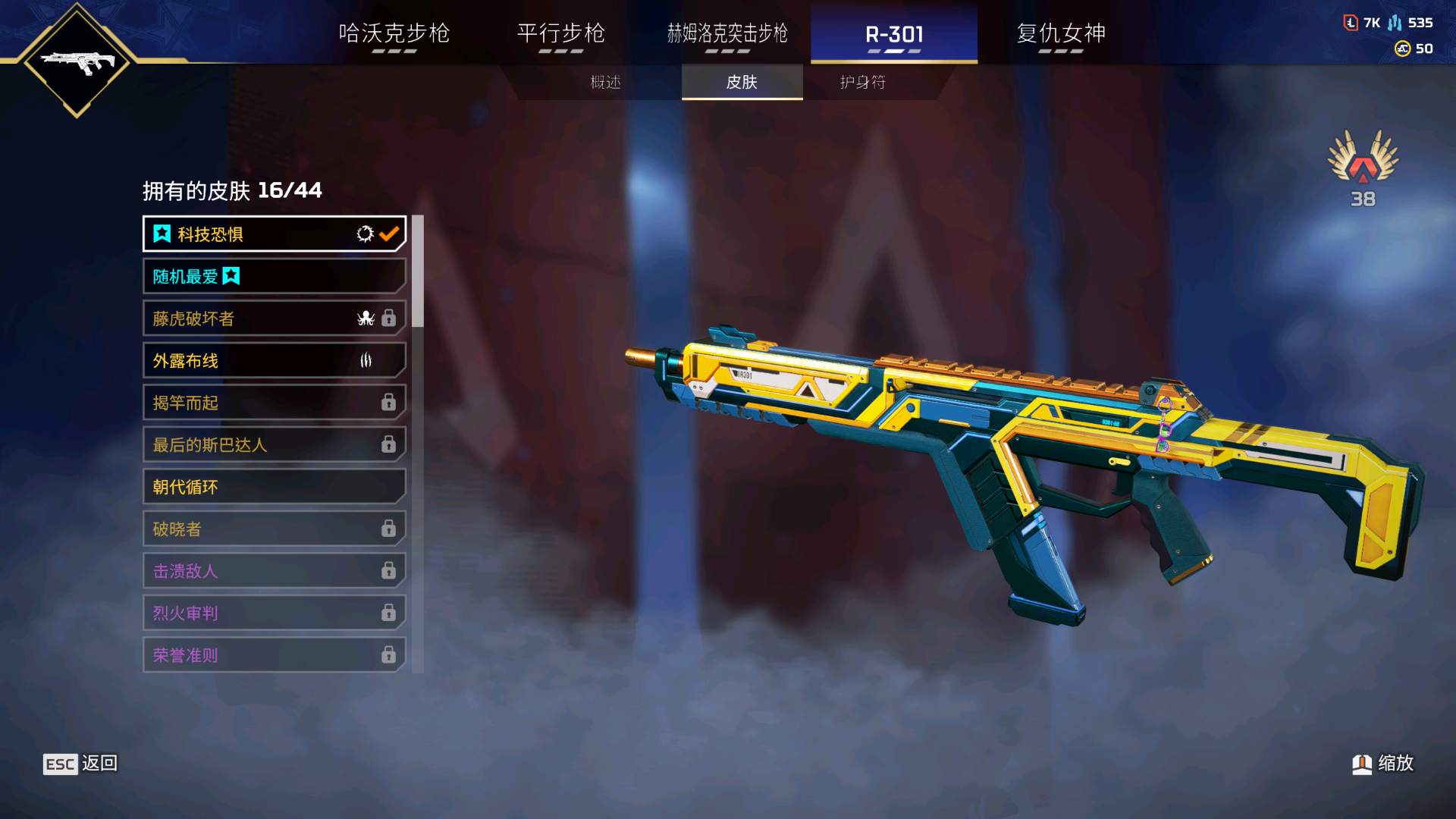Switch to the 哈沃克步枪 weapon tab
The width and height of the screenshot is (1456, 819).
(394, 34)
